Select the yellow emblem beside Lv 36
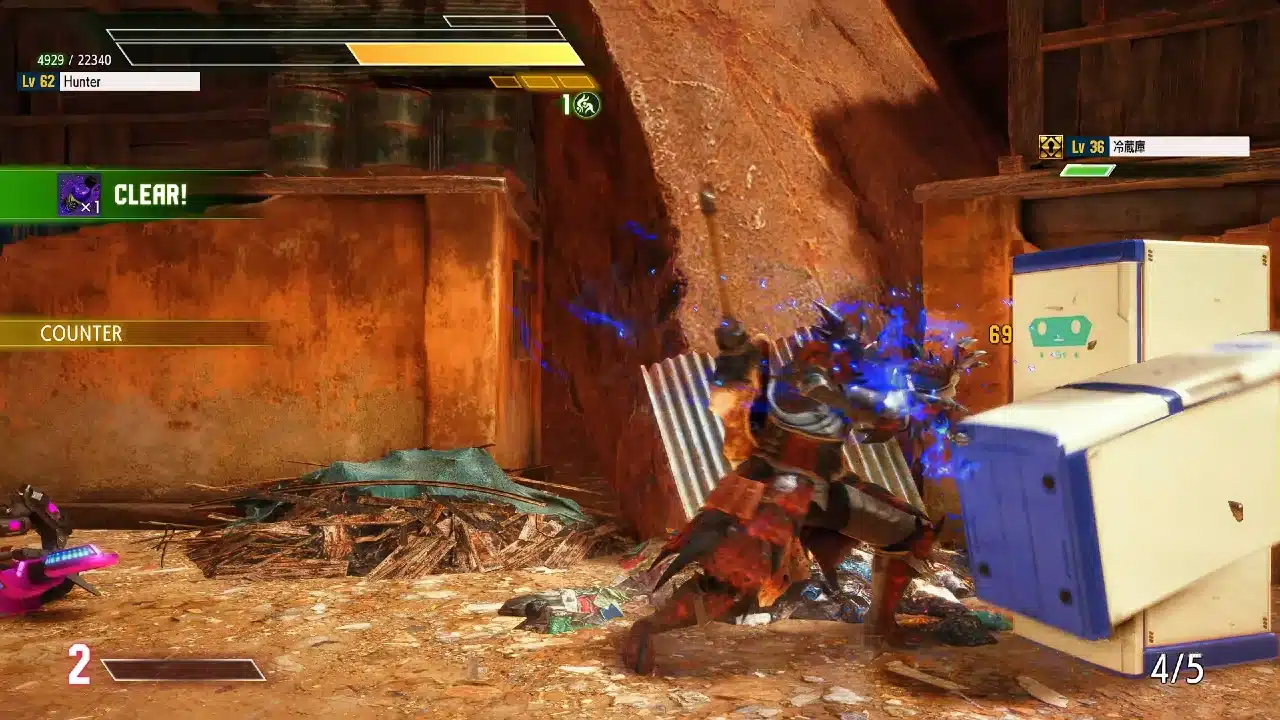Image resolution: width=1280 pixels, height=720 pixels. (1050, 147)
